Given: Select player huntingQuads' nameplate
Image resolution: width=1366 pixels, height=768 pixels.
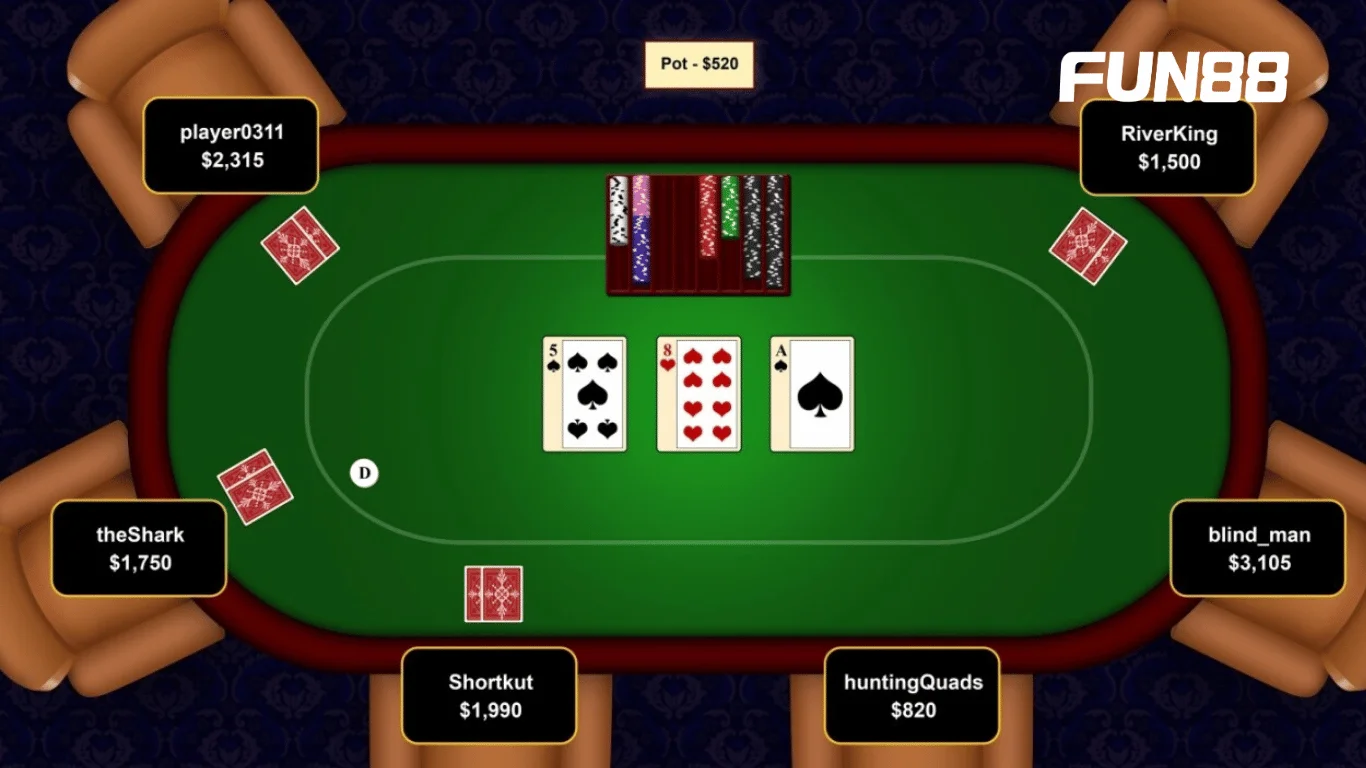Looking at the screenshot, I should pos(911,695).
